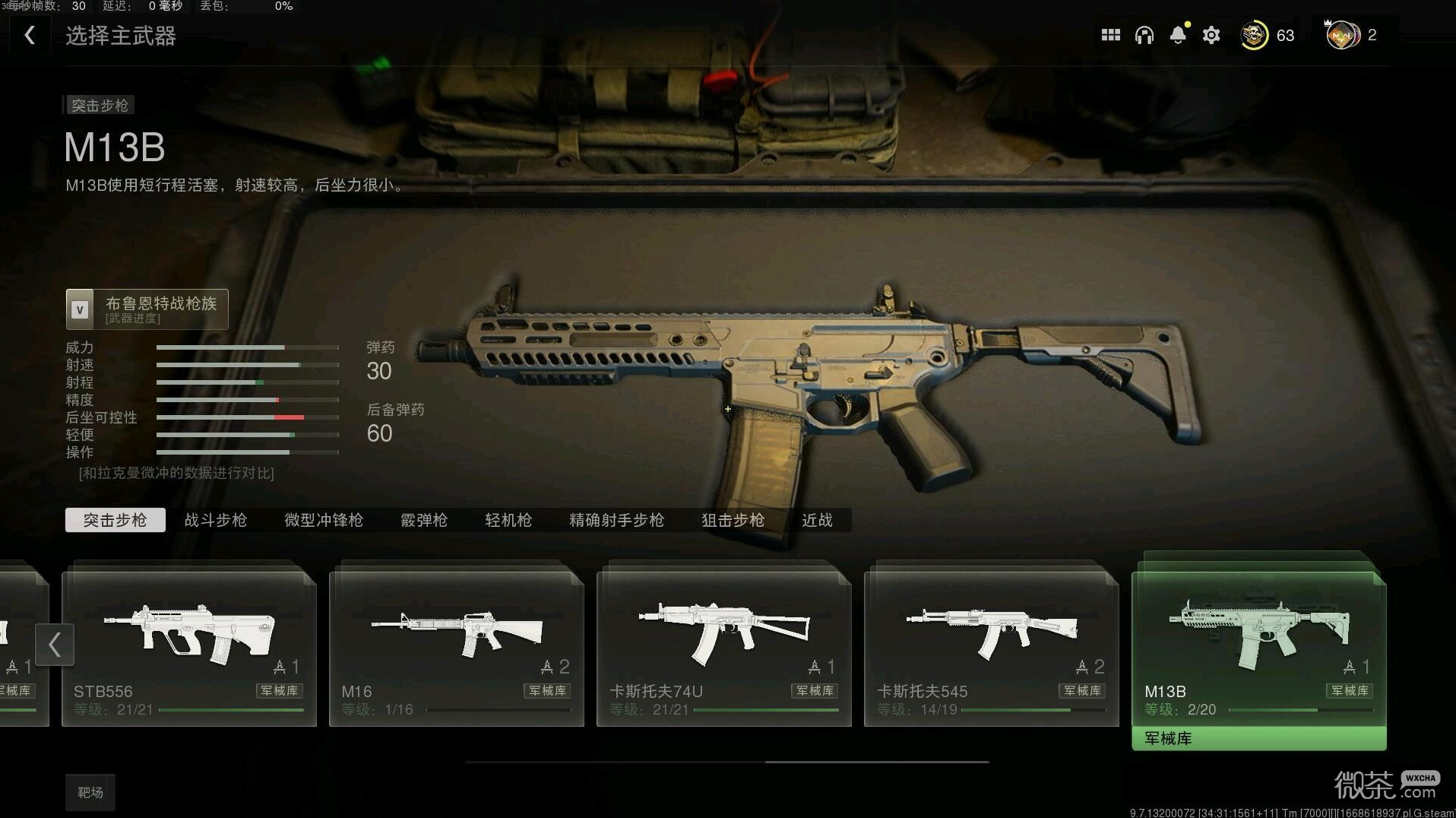Switch to the 近战 category tab
Screen dimensions: 1456x818
coord(817,520)
